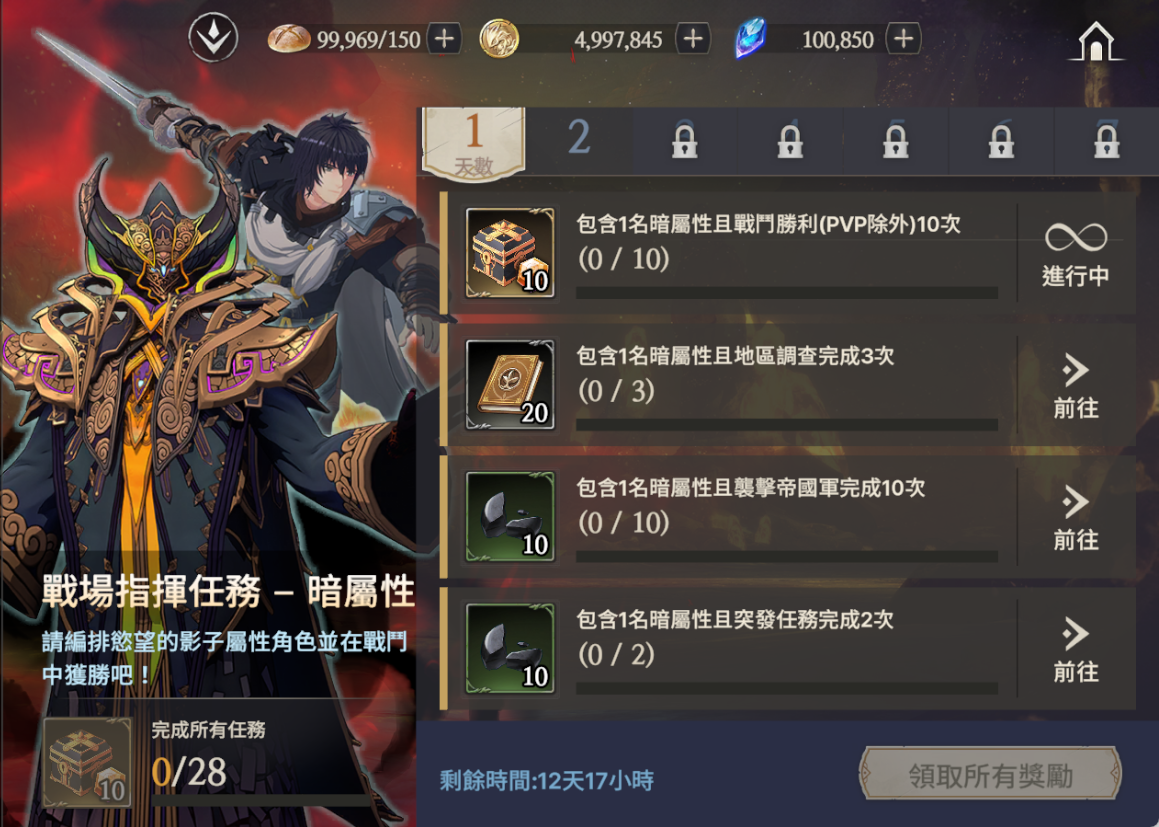Switch to the Day 2 tab
Screen dimensions: 1159x827
tap(579, 140)
